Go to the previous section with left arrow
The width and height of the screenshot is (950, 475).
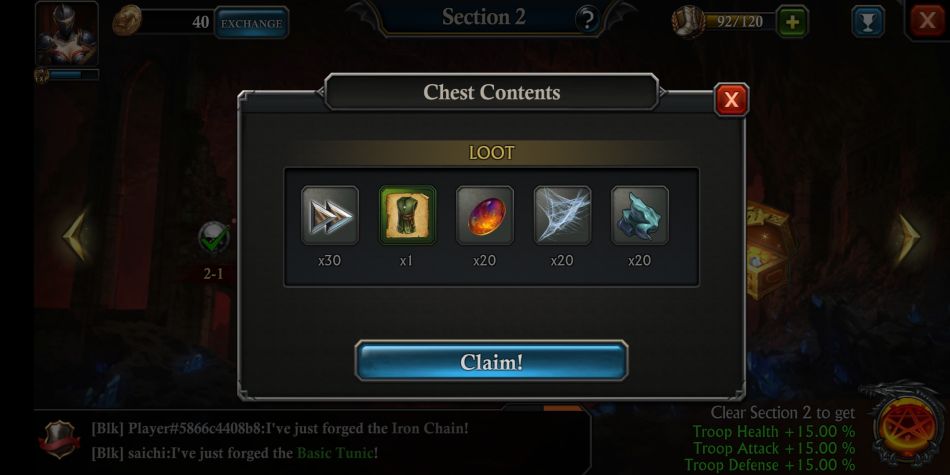(75, 236)
